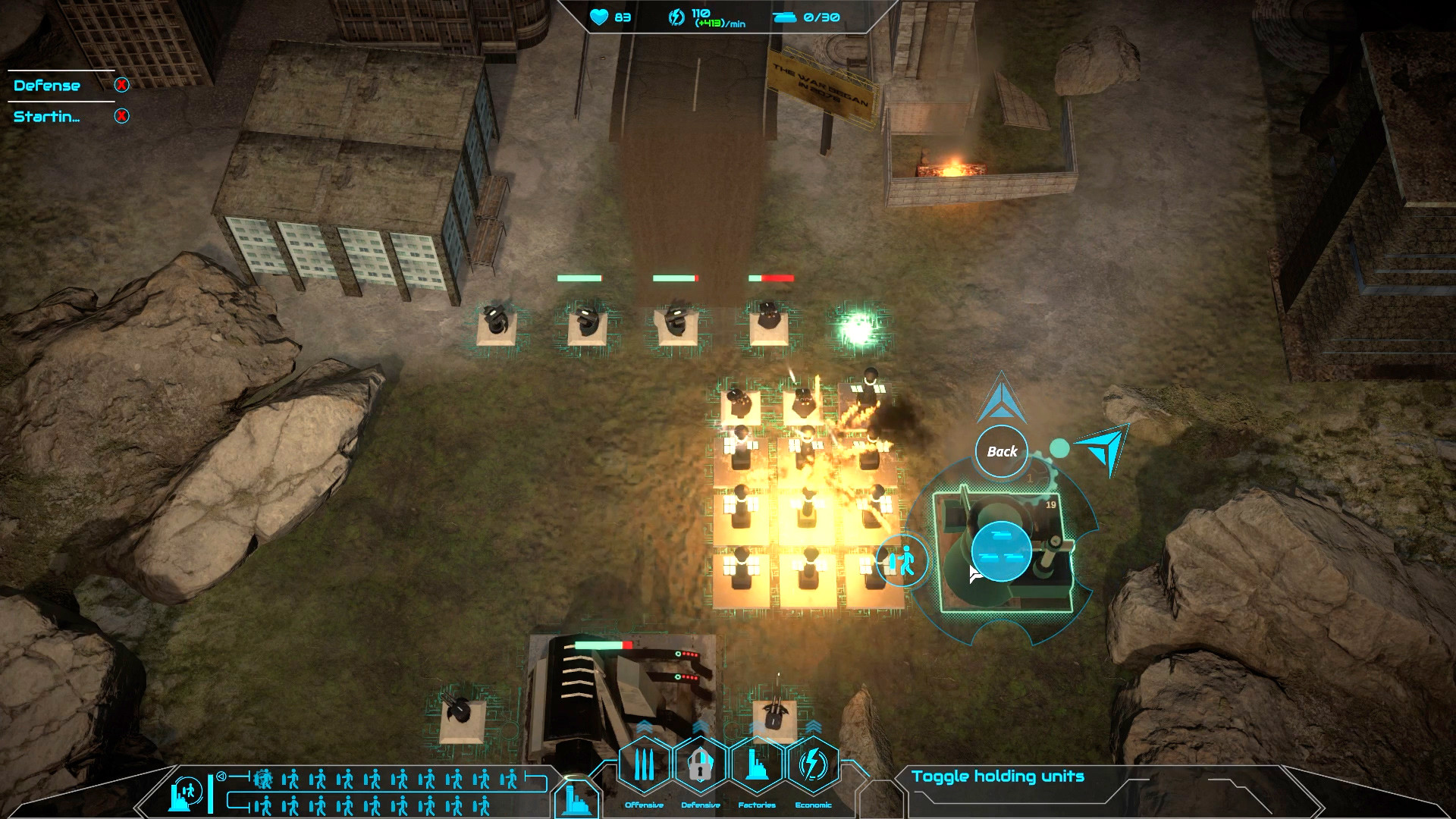
Task: Dismiss the Defense objective with its red X
Action: (x=121, y=86)
